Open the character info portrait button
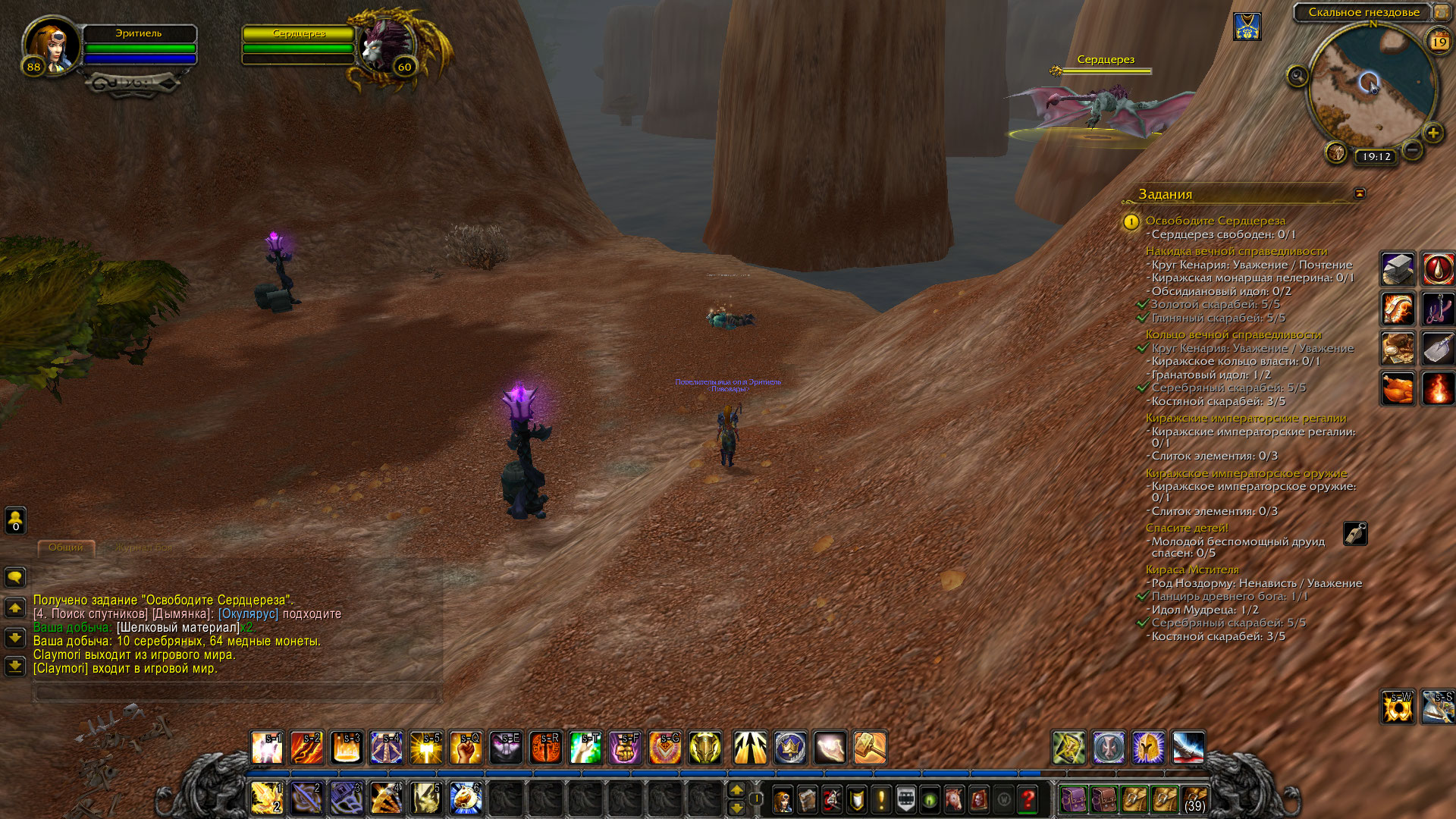The width and height of the screenshot is (1456, 819). 782,799
